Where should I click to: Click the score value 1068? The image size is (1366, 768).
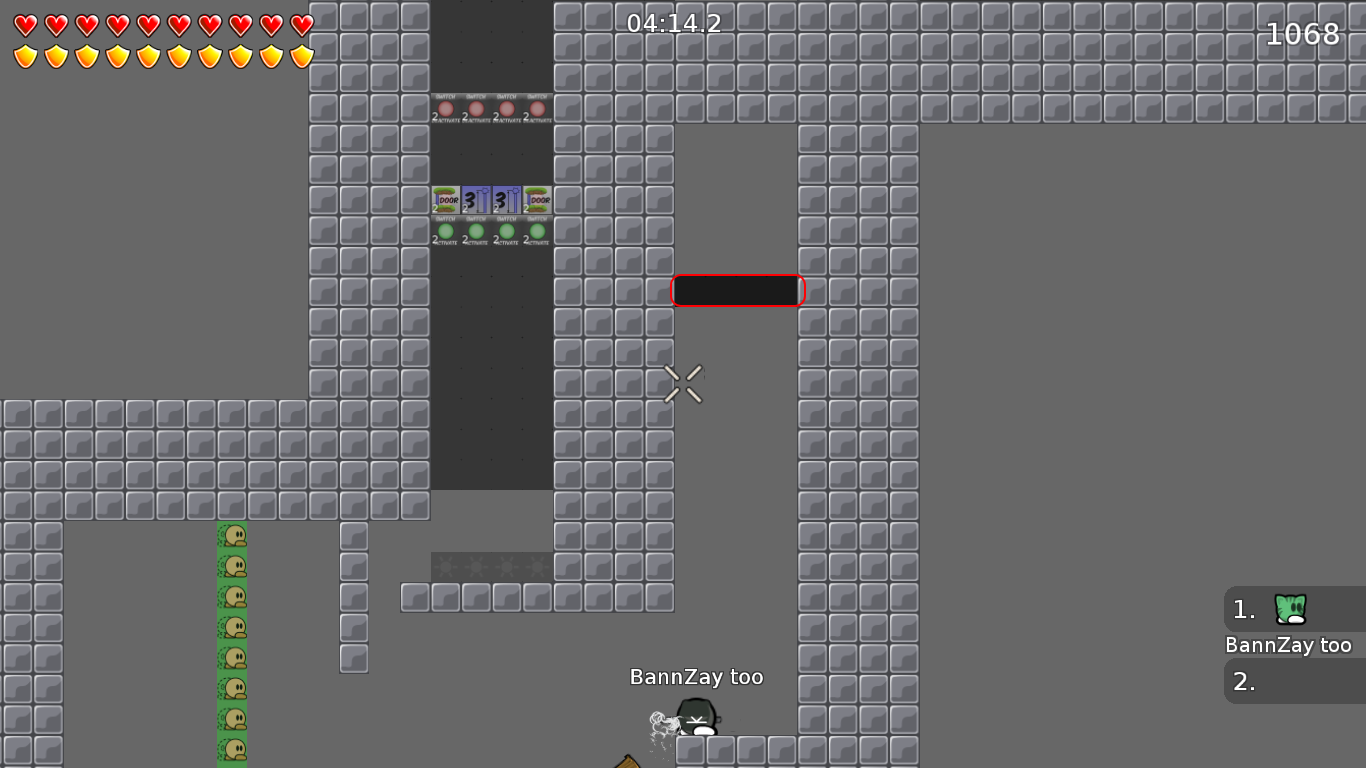(1302, 34)
